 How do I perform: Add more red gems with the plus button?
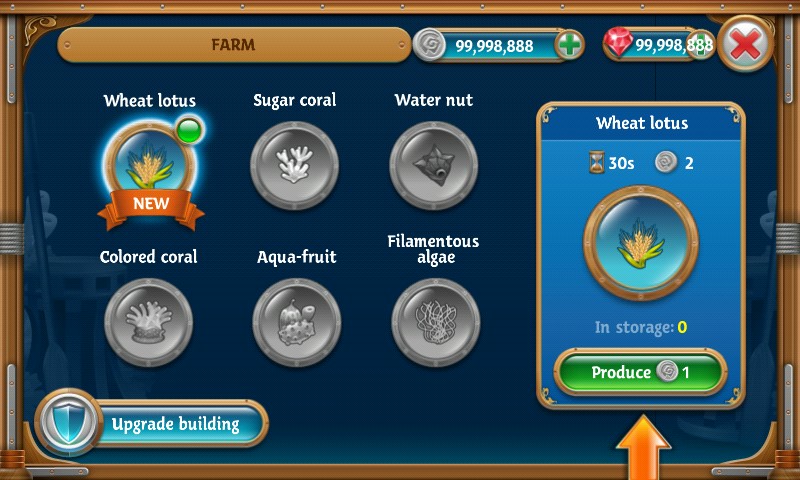(701, 45)
